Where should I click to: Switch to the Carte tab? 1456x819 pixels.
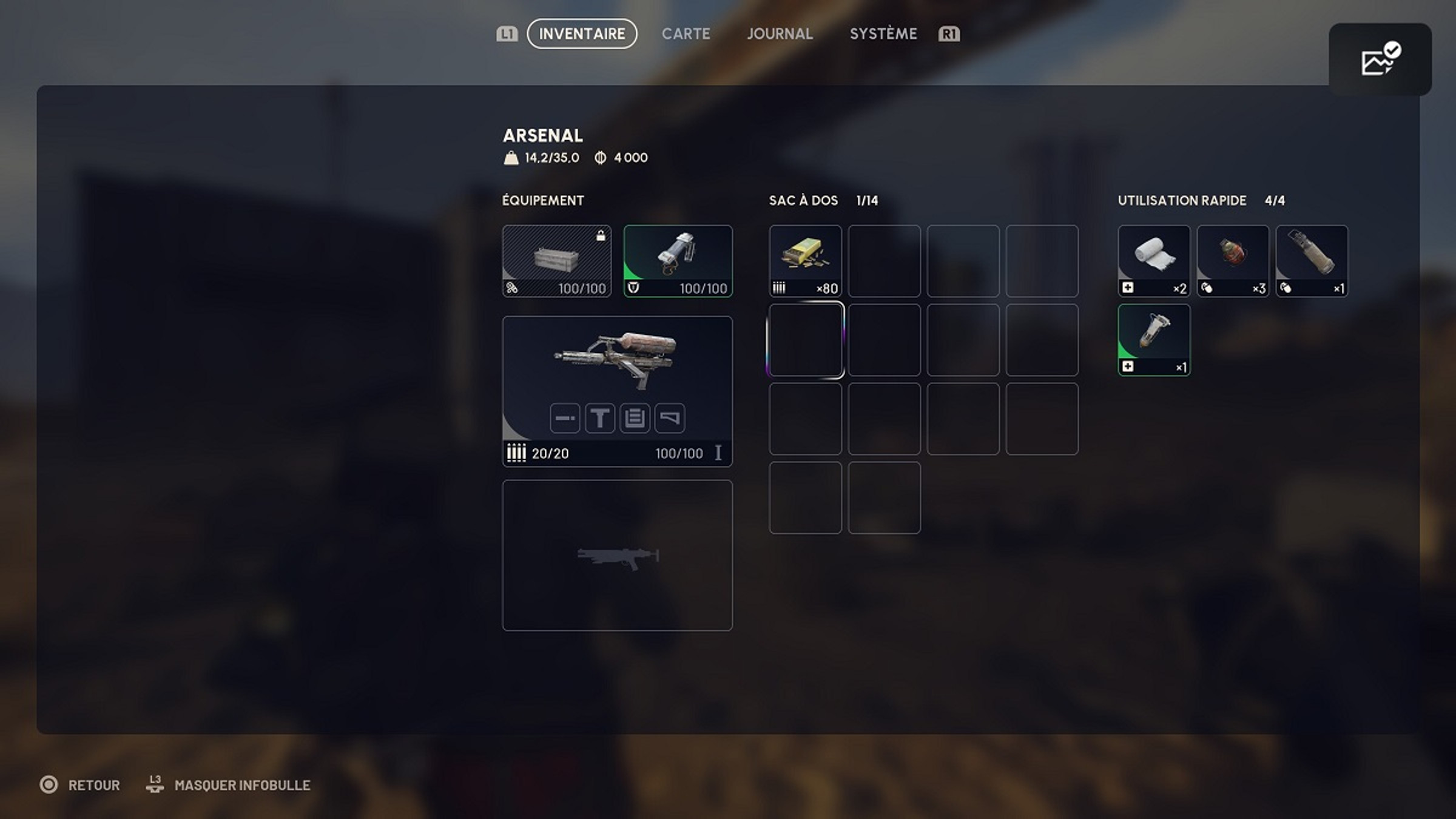tap(686, 34)
